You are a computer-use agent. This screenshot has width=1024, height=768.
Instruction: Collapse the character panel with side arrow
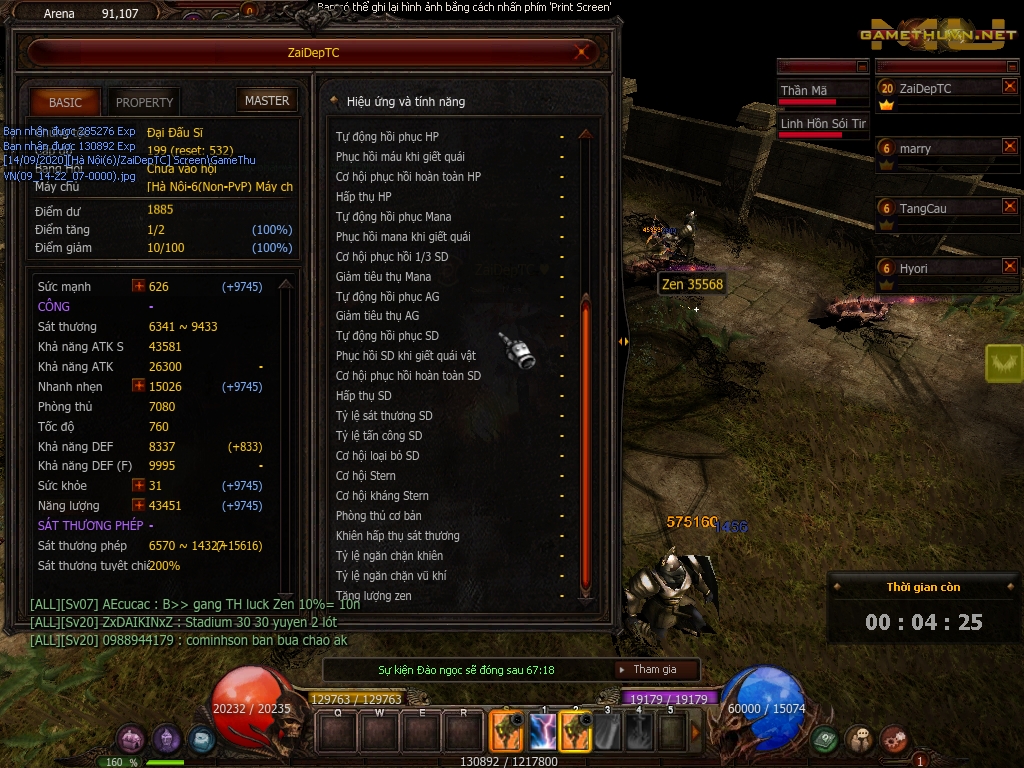[623, 341]
